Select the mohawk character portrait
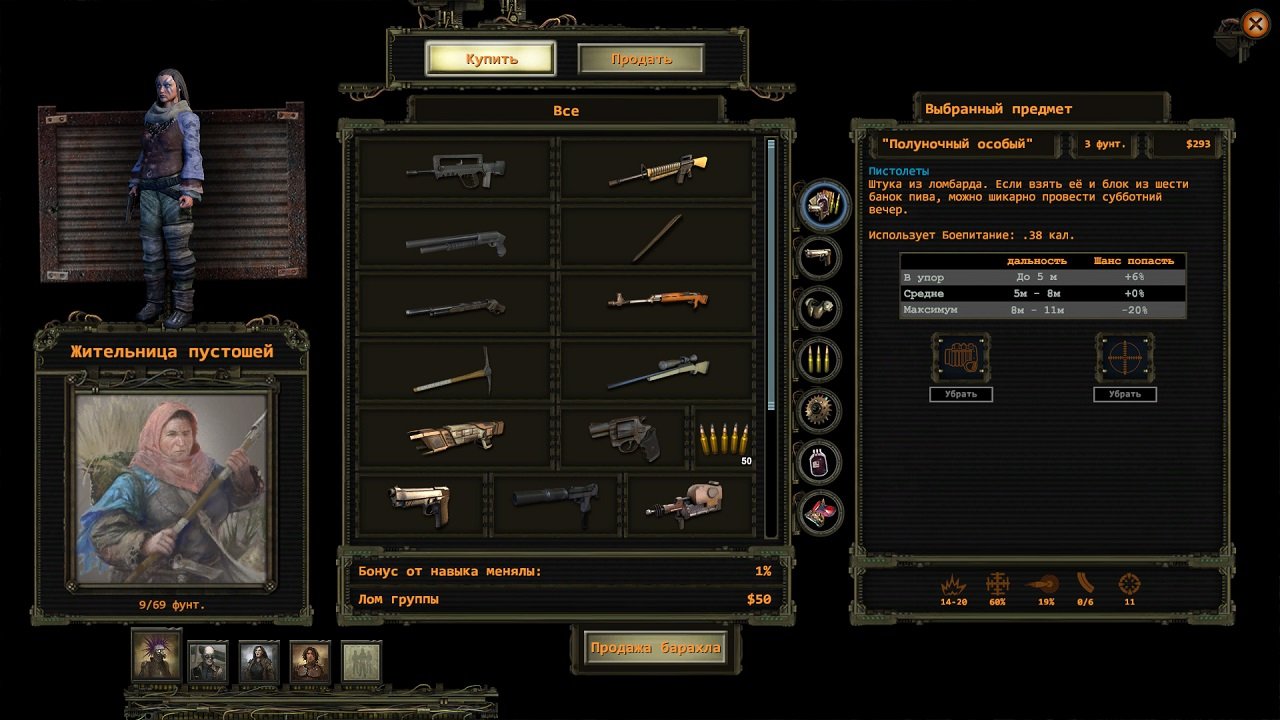Image resolution: width=1280 pixels, height=720 pixels. click(x=156, y=659)
